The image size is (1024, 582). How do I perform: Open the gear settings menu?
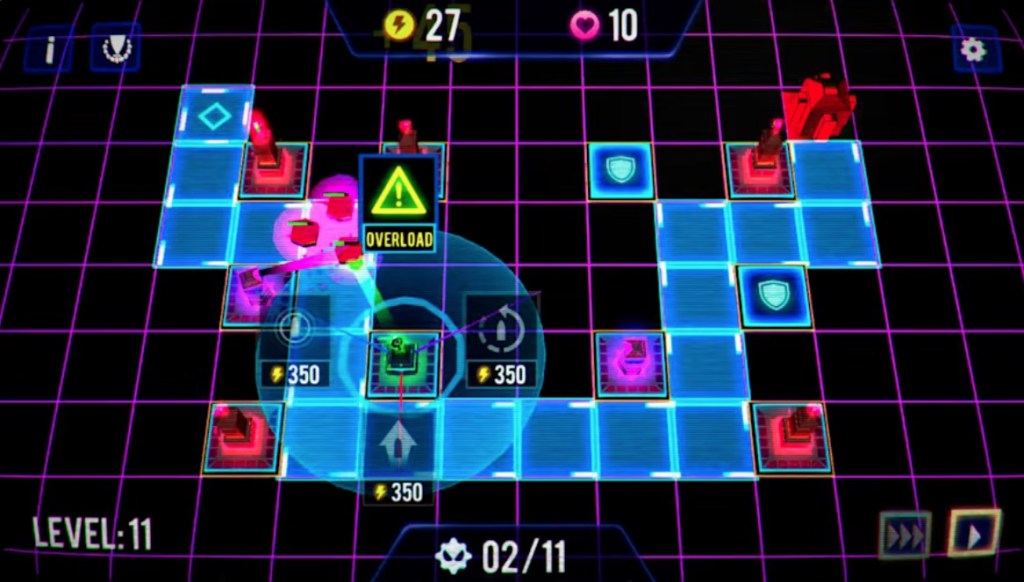tap(974, 49)
